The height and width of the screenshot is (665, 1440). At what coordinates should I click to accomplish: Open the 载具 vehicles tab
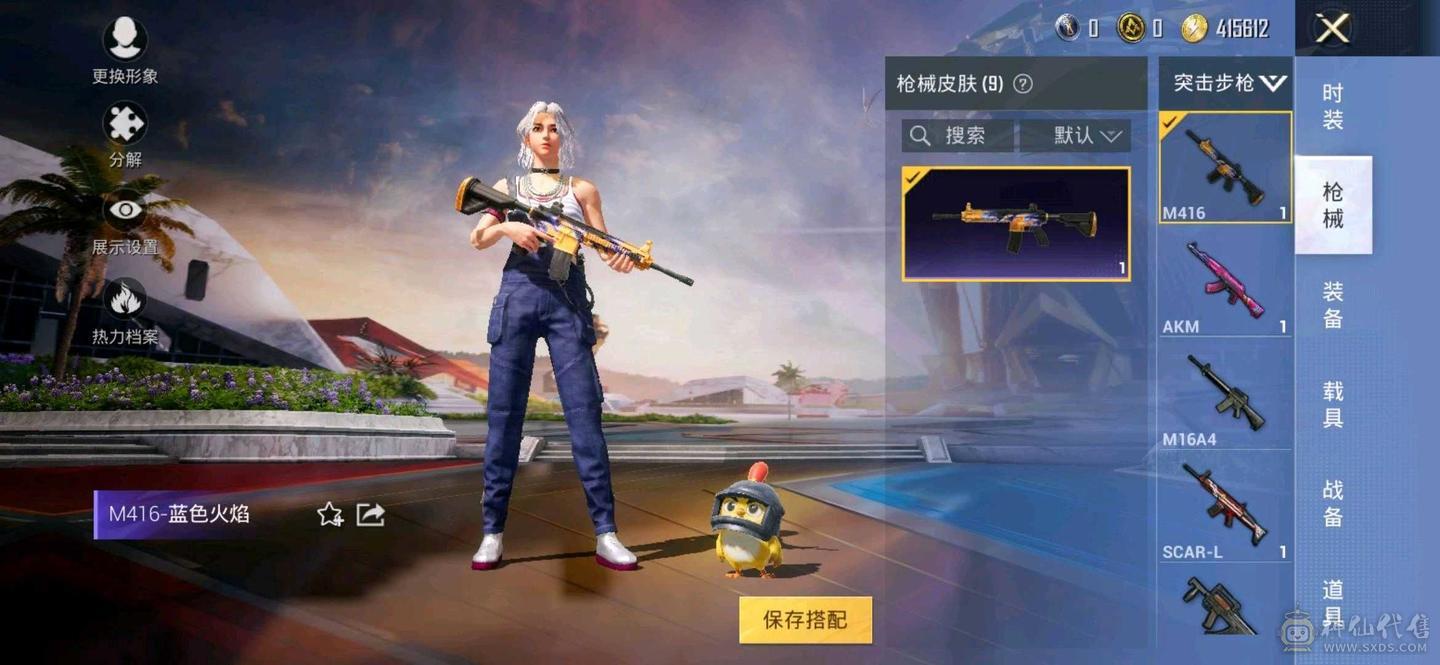coord(1333,404)
